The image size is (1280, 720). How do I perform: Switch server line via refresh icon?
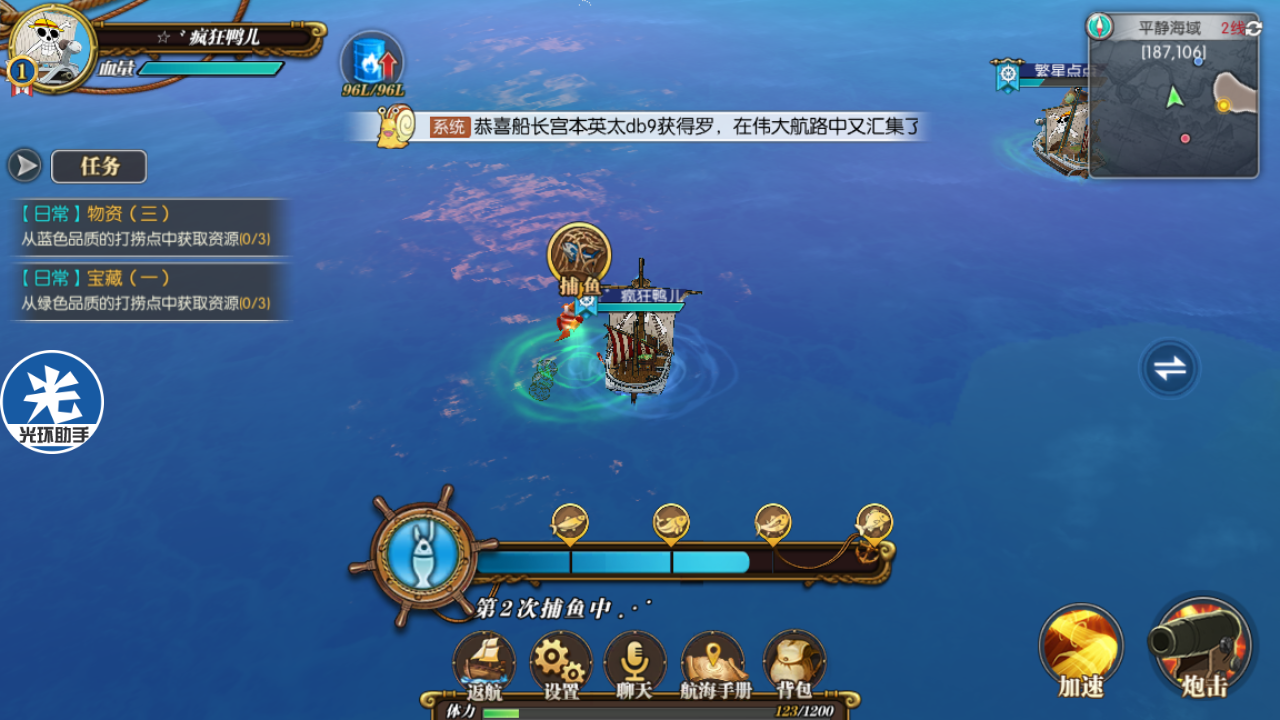[1253, 28]
